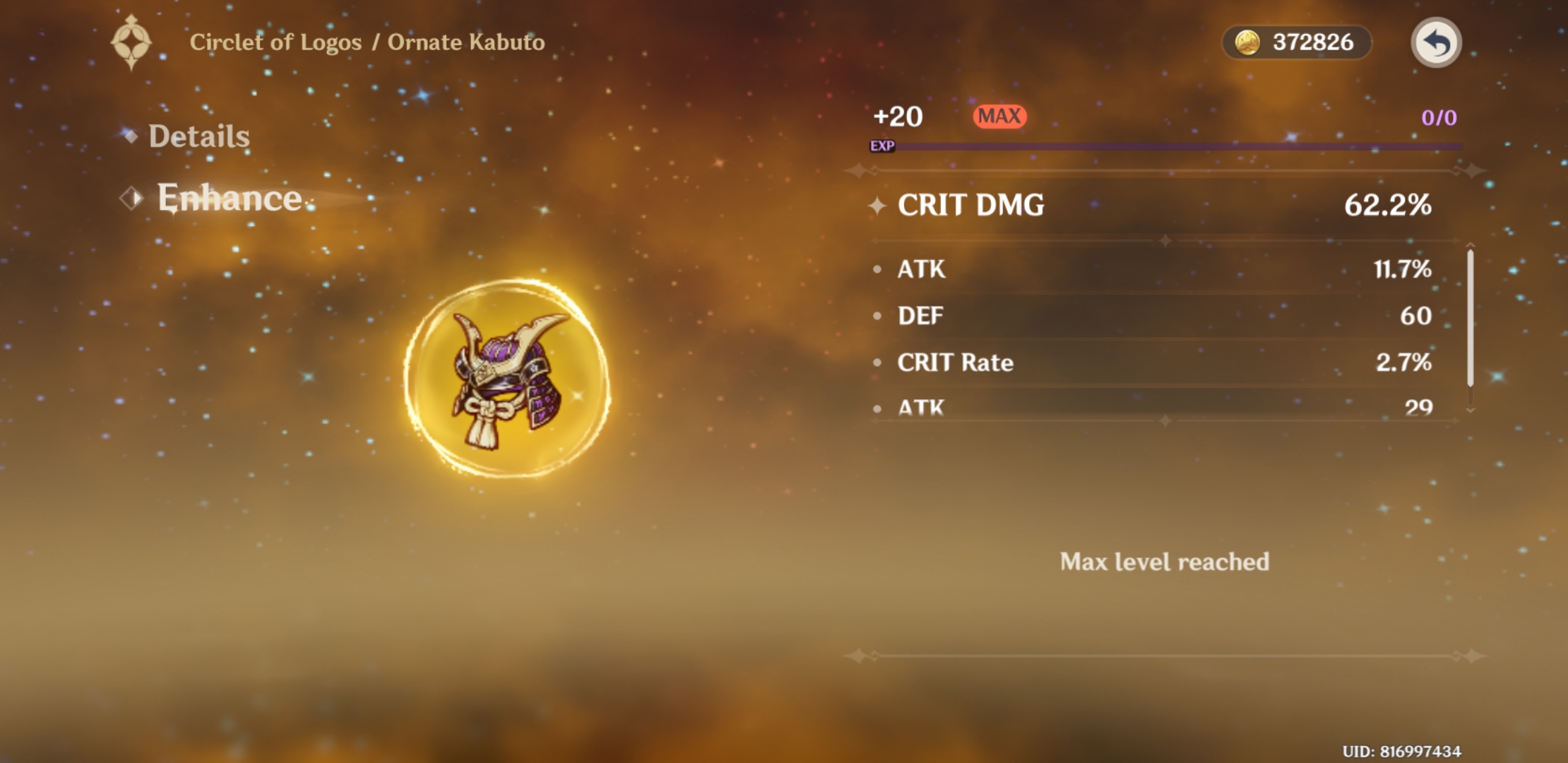1568x763 pixels.
Task: Click the Max level reached message
Action: [x=1164, y=562]
